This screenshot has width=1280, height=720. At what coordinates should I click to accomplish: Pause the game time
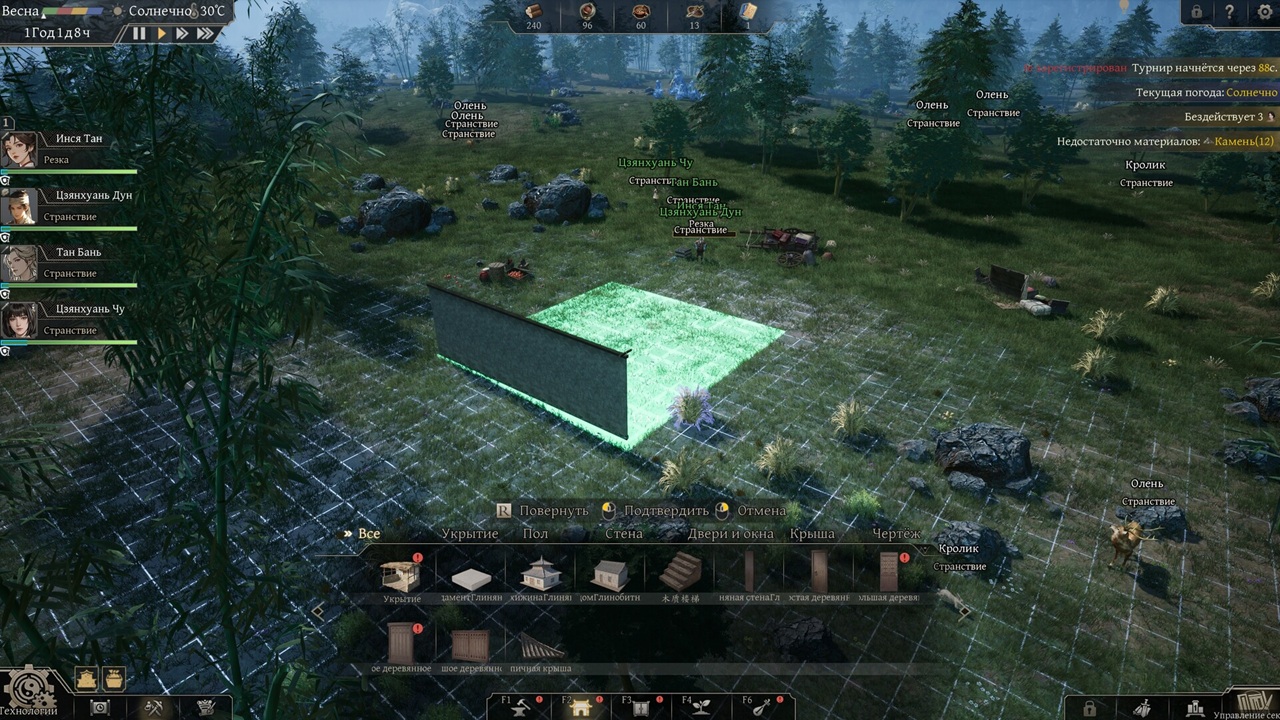[139, 33]
